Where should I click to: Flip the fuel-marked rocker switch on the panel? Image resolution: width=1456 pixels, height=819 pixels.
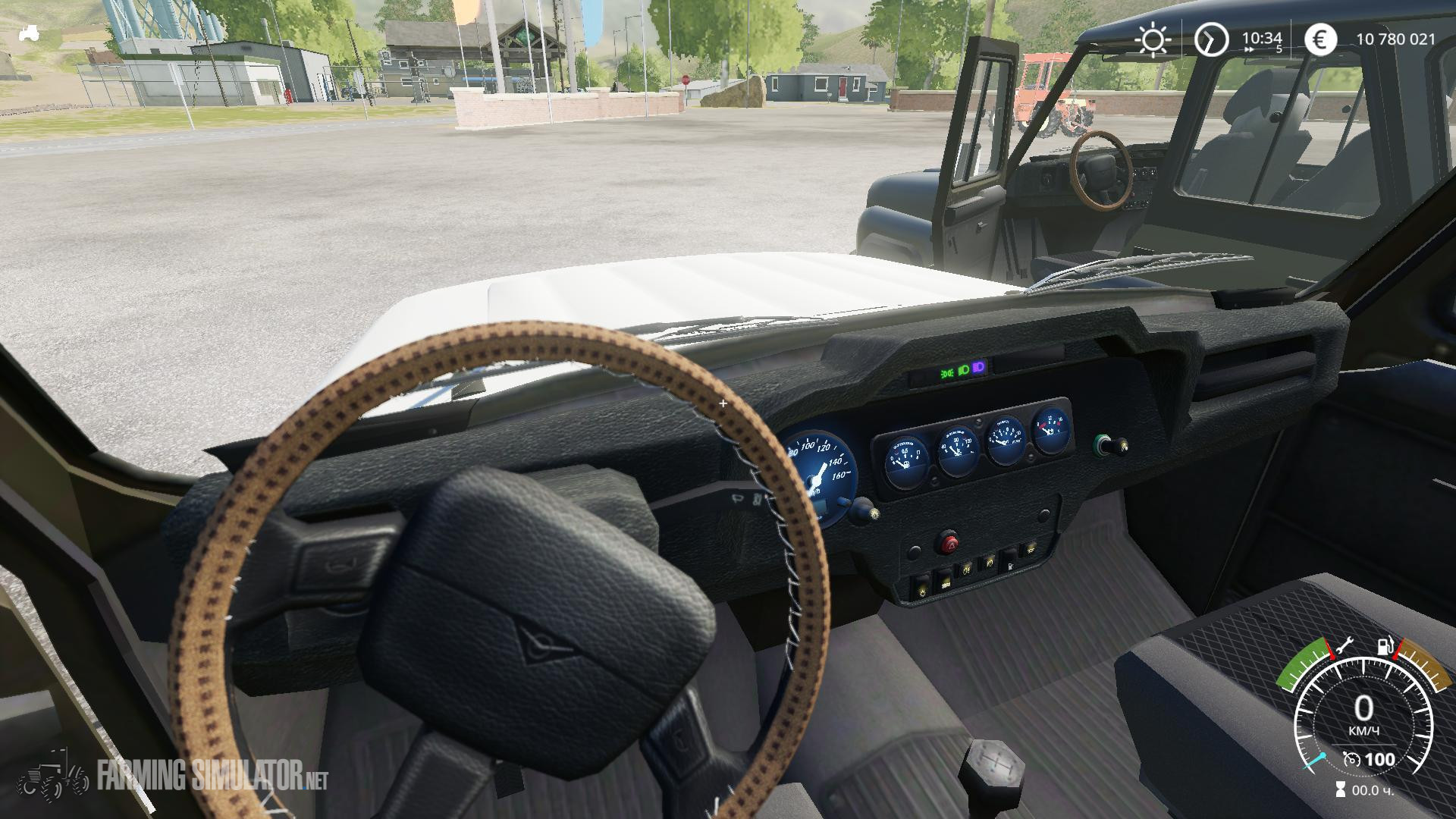[x=1011, y=566]
